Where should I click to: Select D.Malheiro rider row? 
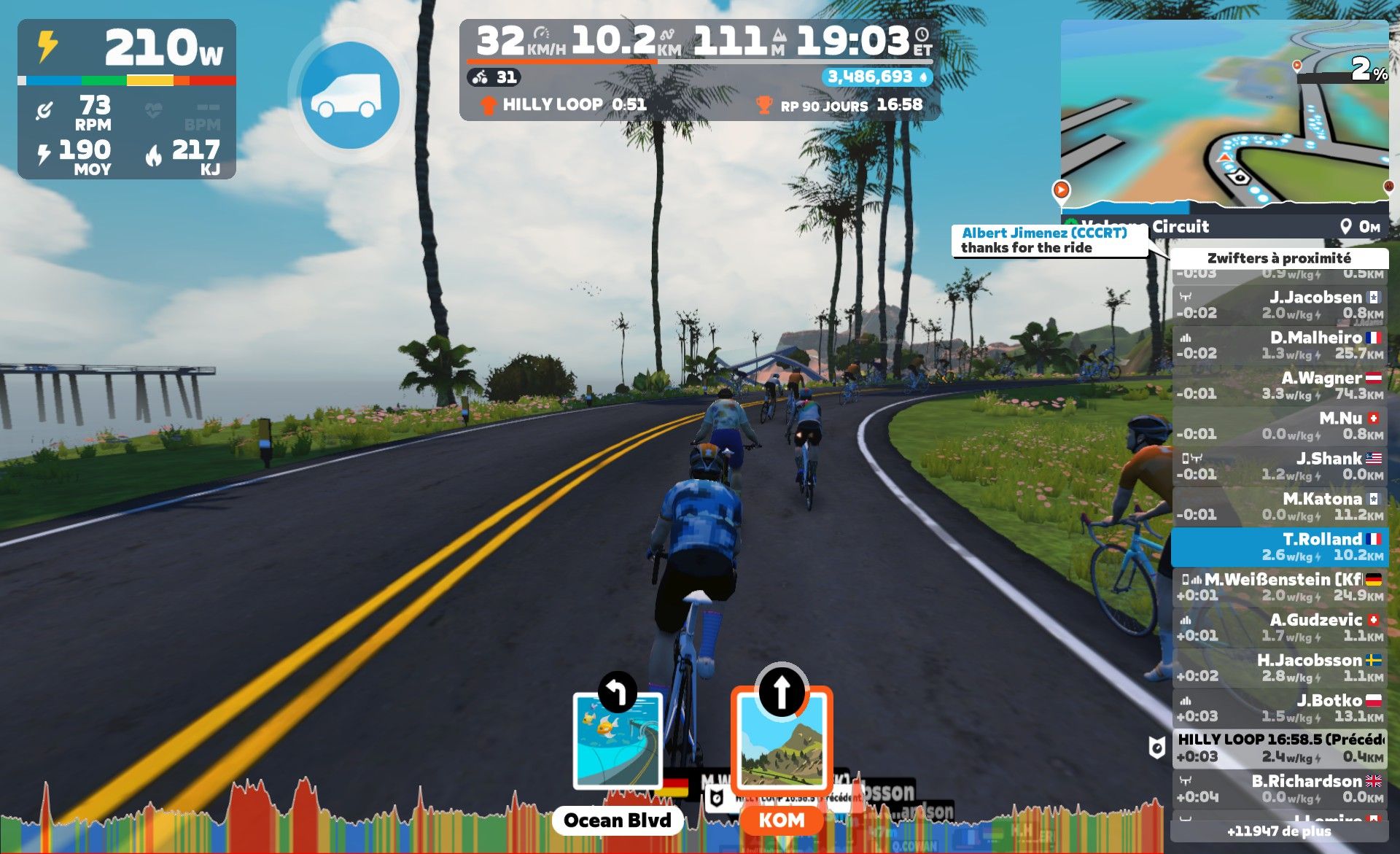click(x=1280, y=345)
